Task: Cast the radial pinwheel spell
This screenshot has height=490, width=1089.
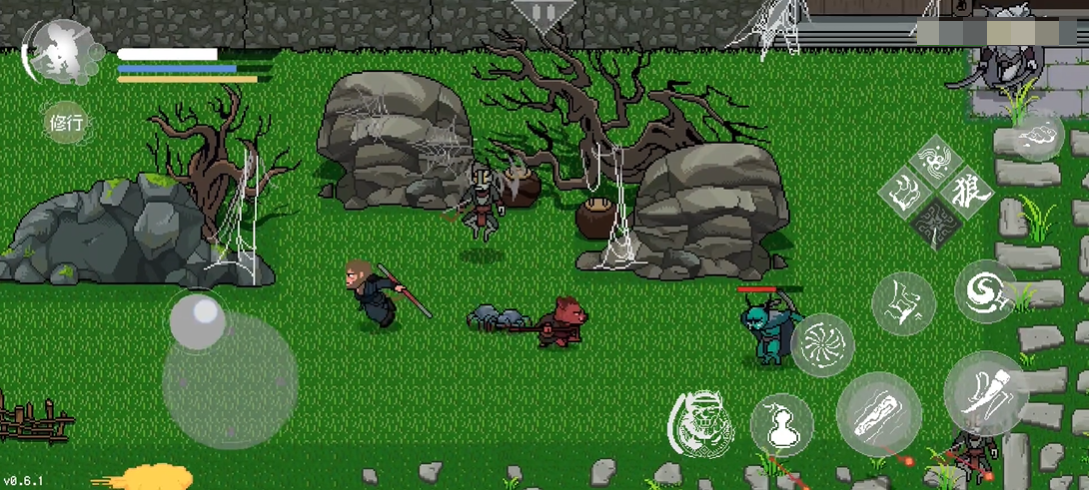Action: 822,345
